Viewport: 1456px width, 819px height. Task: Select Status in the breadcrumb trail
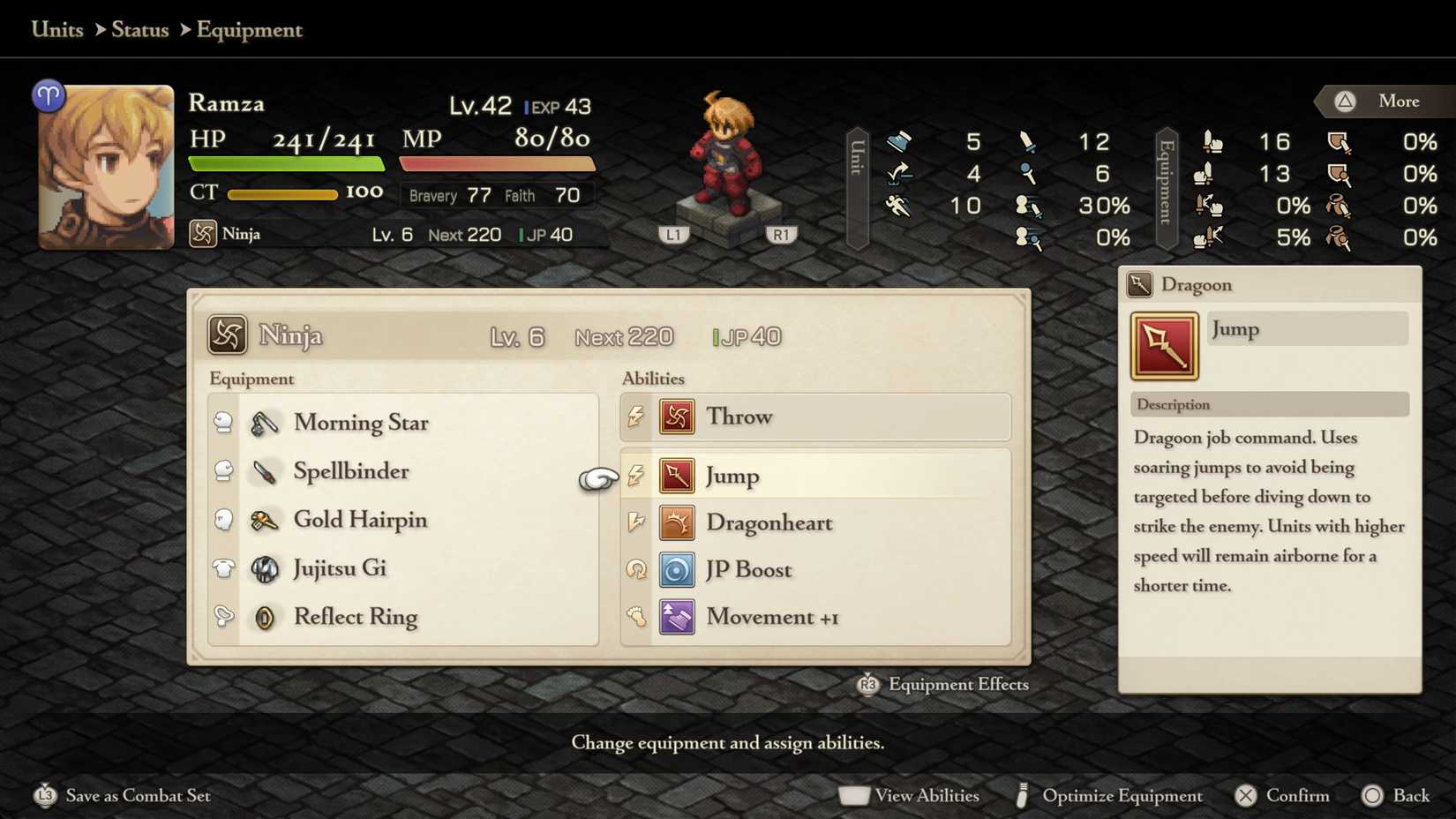tap(139, 29)
